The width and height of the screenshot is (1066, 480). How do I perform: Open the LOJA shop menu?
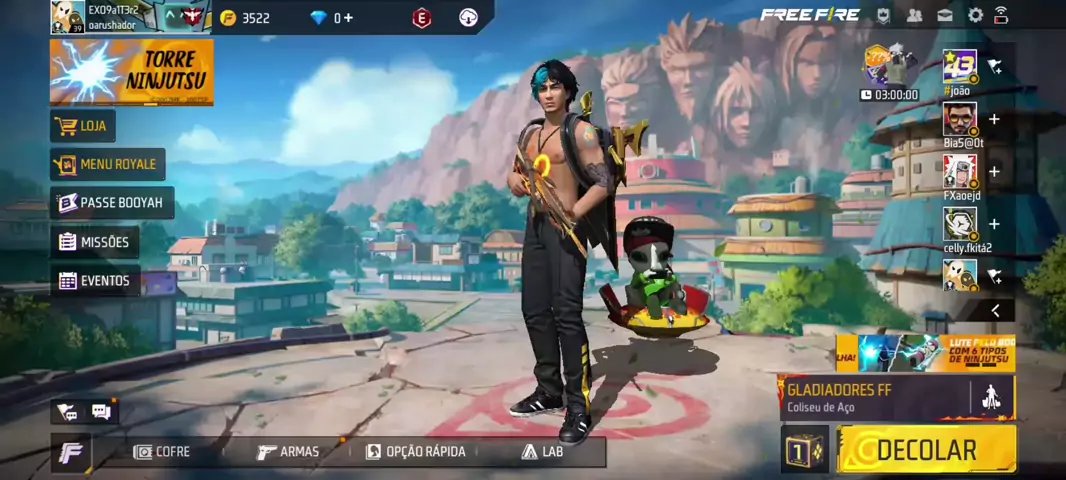[83, 126]
